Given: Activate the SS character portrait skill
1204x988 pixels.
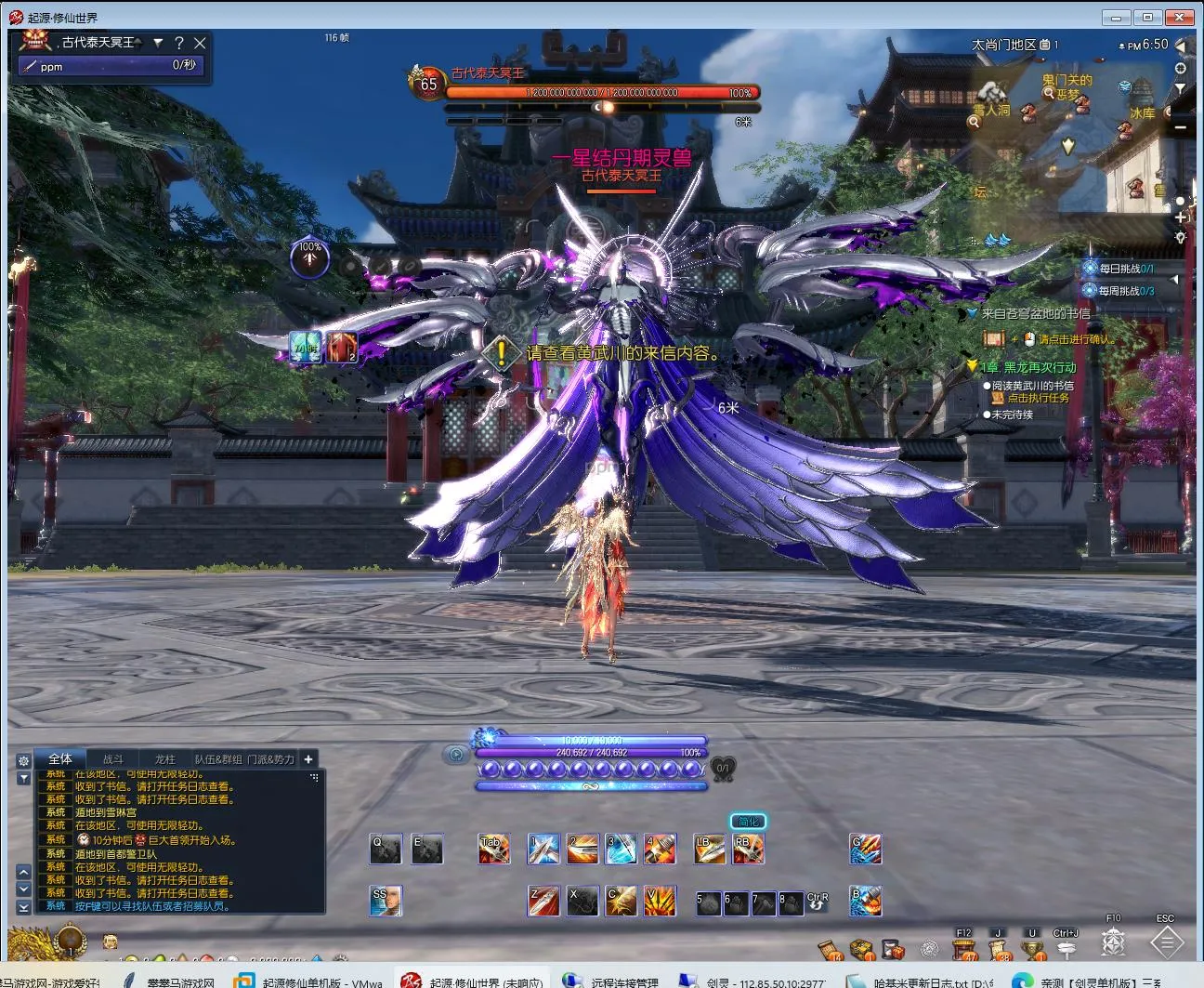Looking at the screenshot, I should click(x=386, y=901).
